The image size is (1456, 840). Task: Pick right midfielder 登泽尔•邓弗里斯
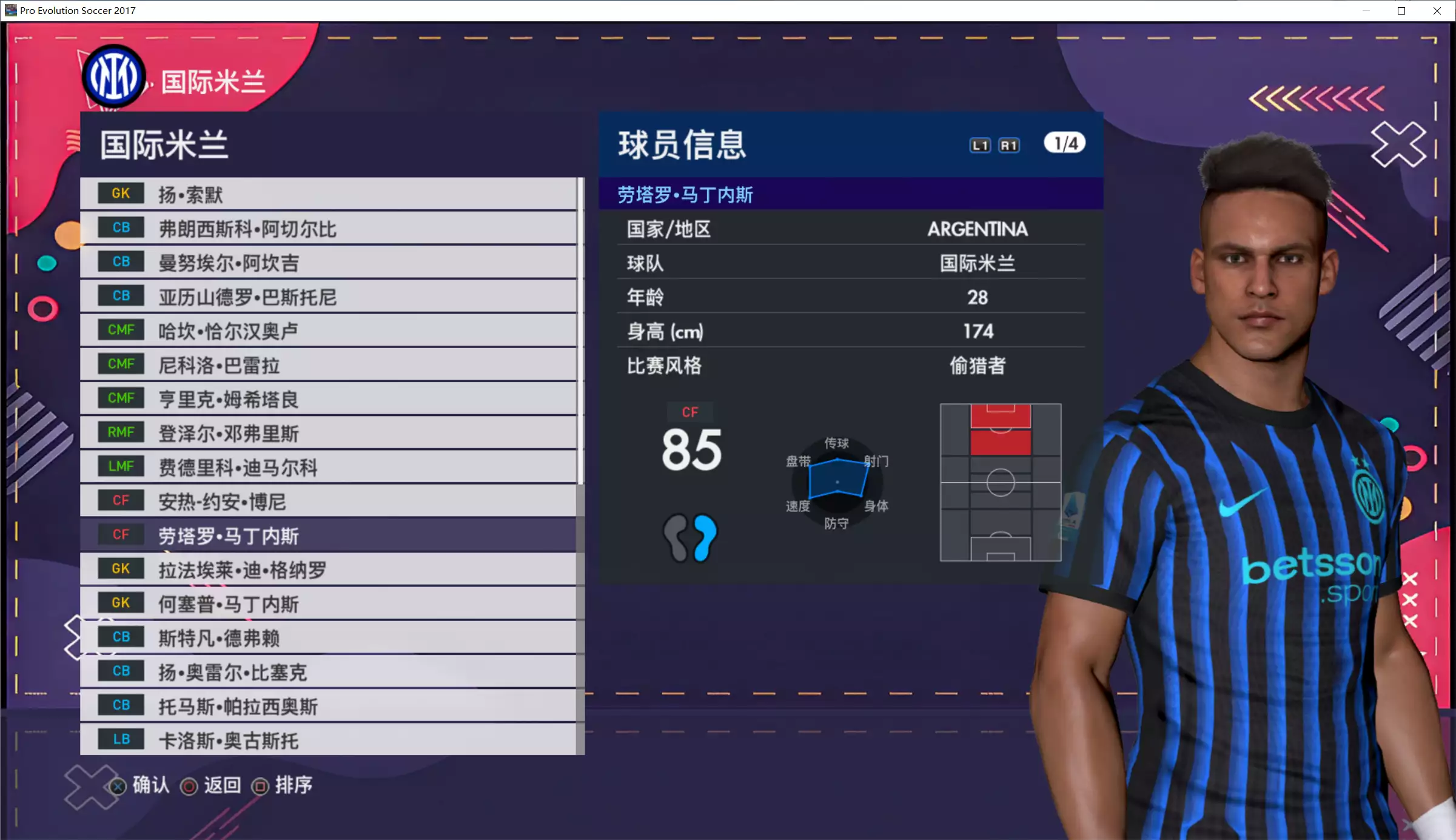pyautogui.click(x=327, y=433)
